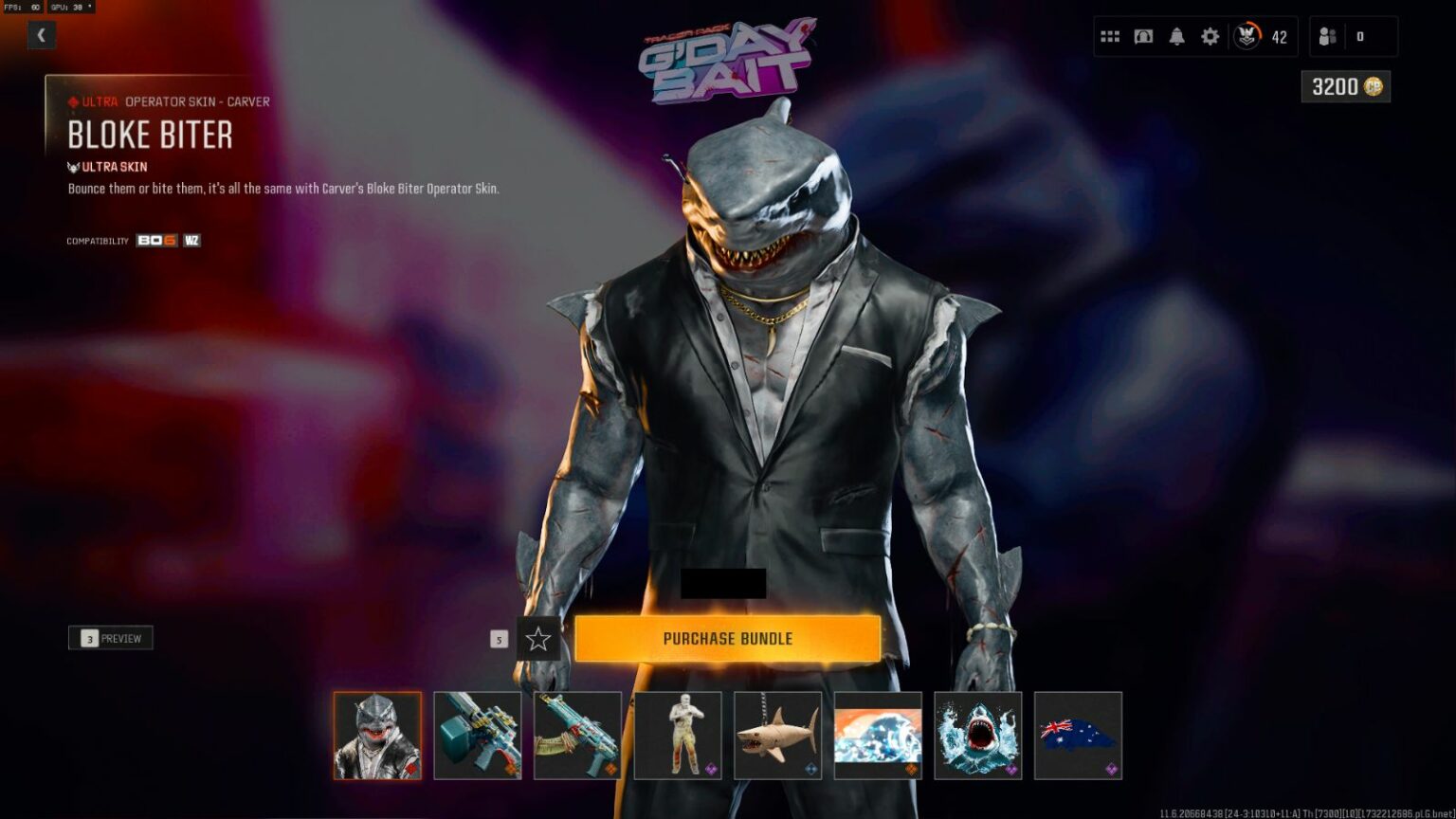Viewport: 1456px width, 819px height.
Task: Click the back arrow at top left
Action: (x=42, y=35)
